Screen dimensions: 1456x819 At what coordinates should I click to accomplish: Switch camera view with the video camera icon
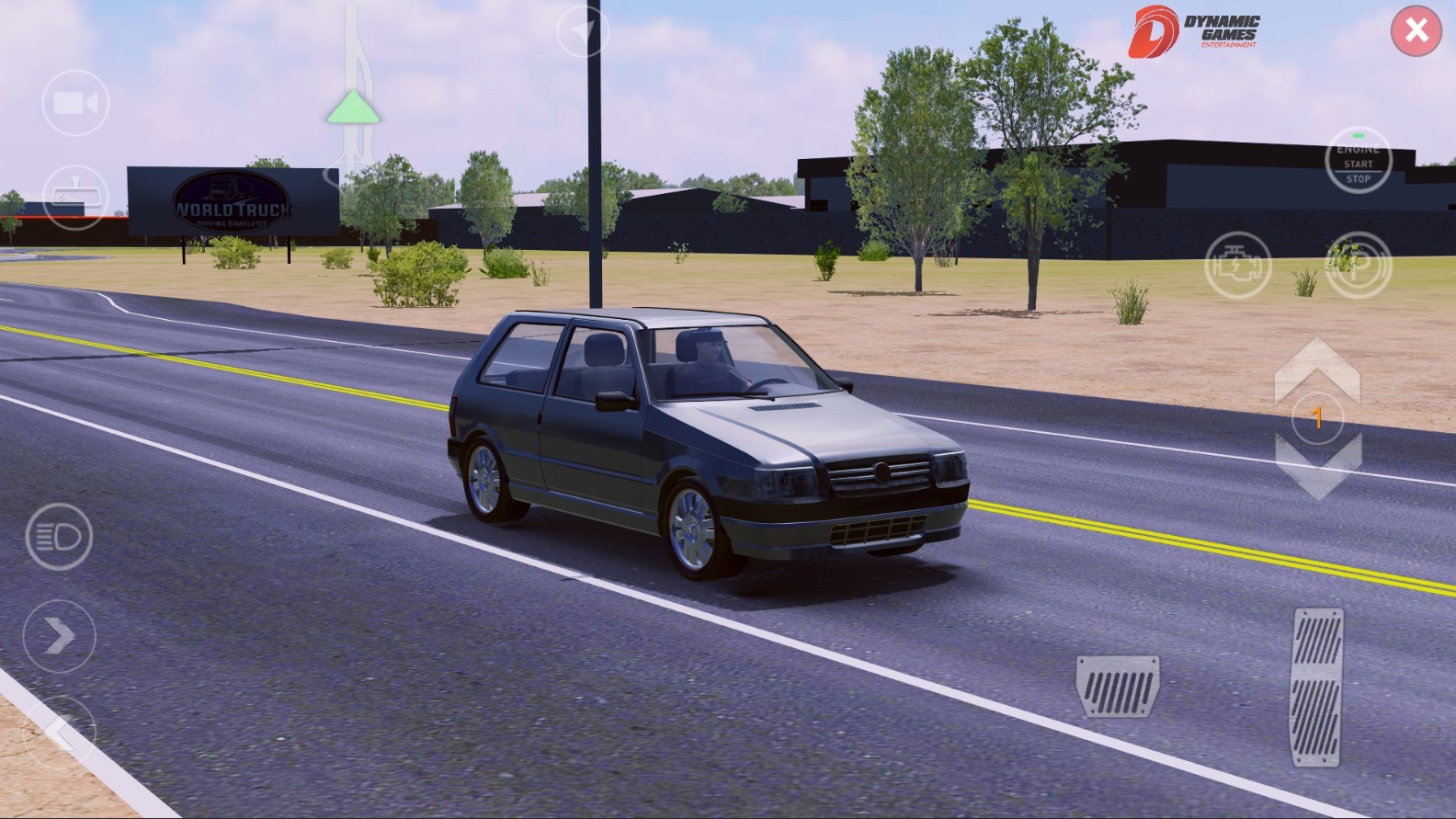[x=74, y=102]
